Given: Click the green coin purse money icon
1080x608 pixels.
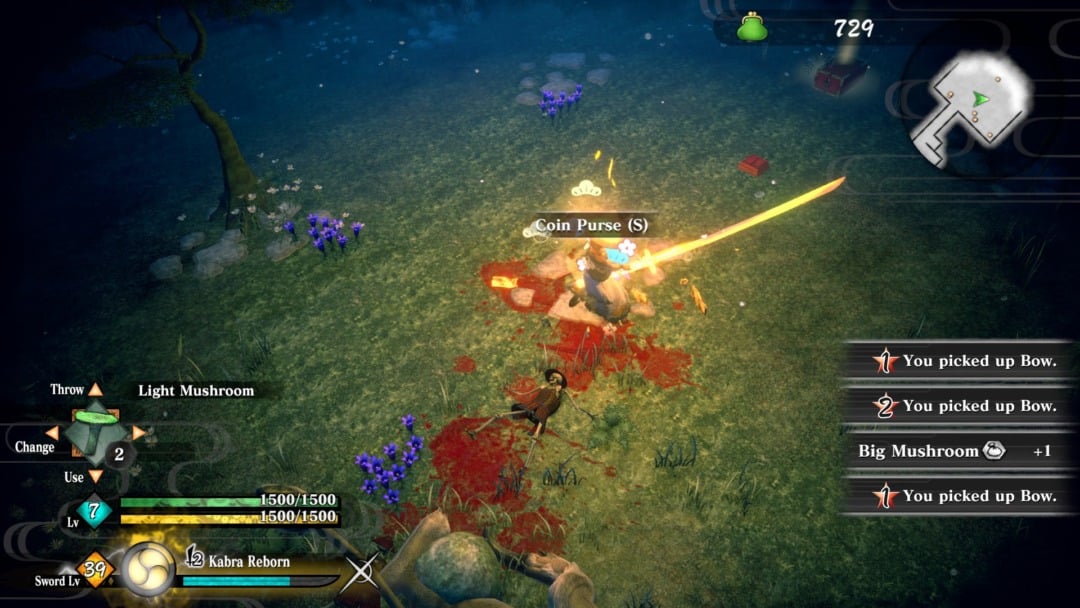Looking at the screenshot, I should point(752,28).
